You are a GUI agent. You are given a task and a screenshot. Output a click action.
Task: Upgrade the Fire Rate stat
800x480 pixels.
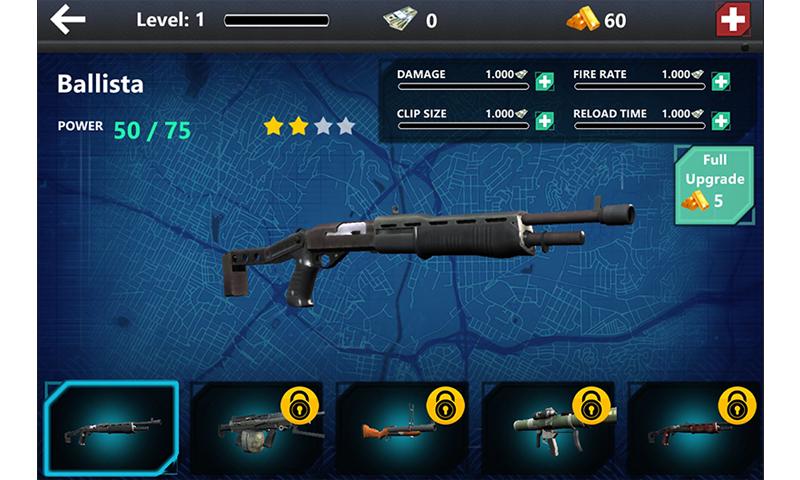pyautogui.click(x=720, y=82)
